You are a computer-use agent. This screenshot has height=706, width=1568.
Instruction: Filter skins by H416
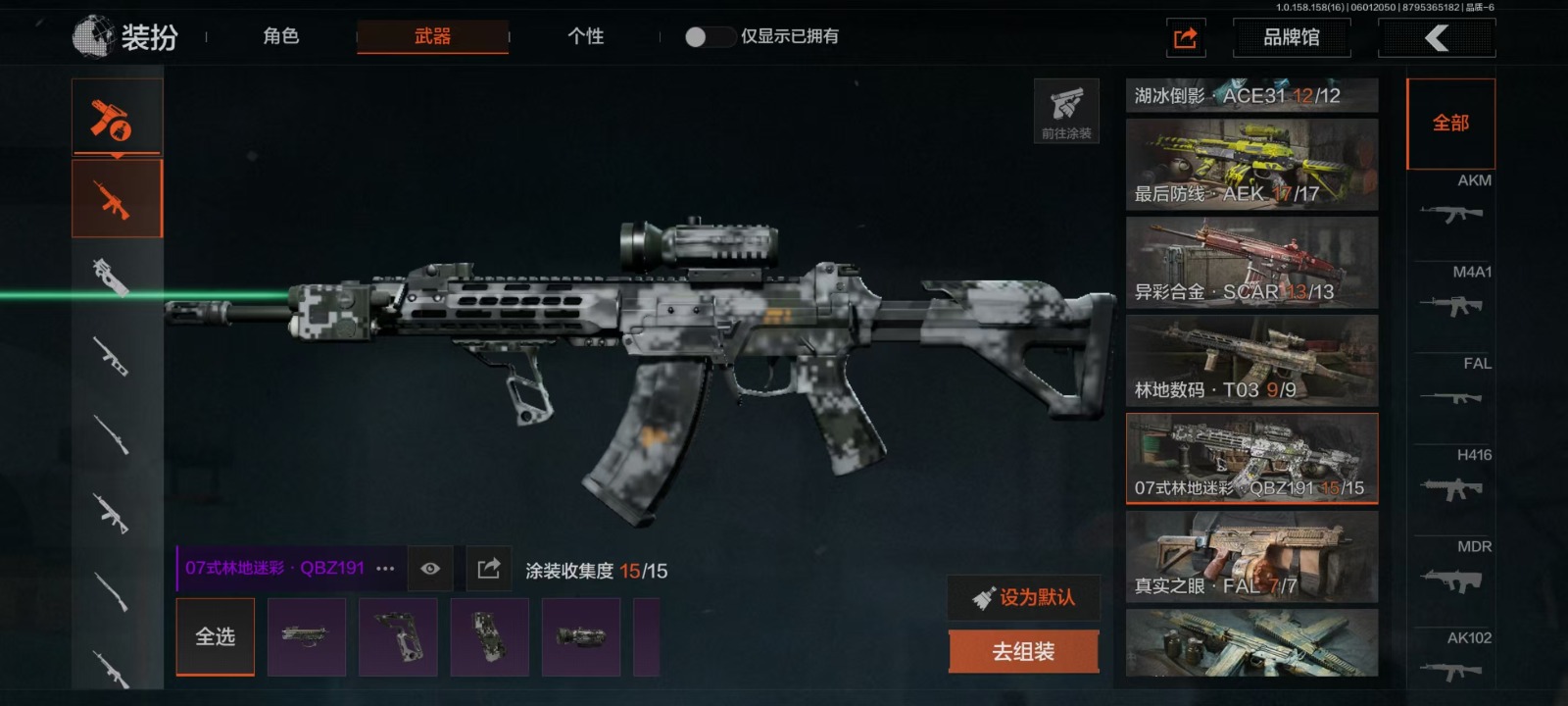[1453, 476]
